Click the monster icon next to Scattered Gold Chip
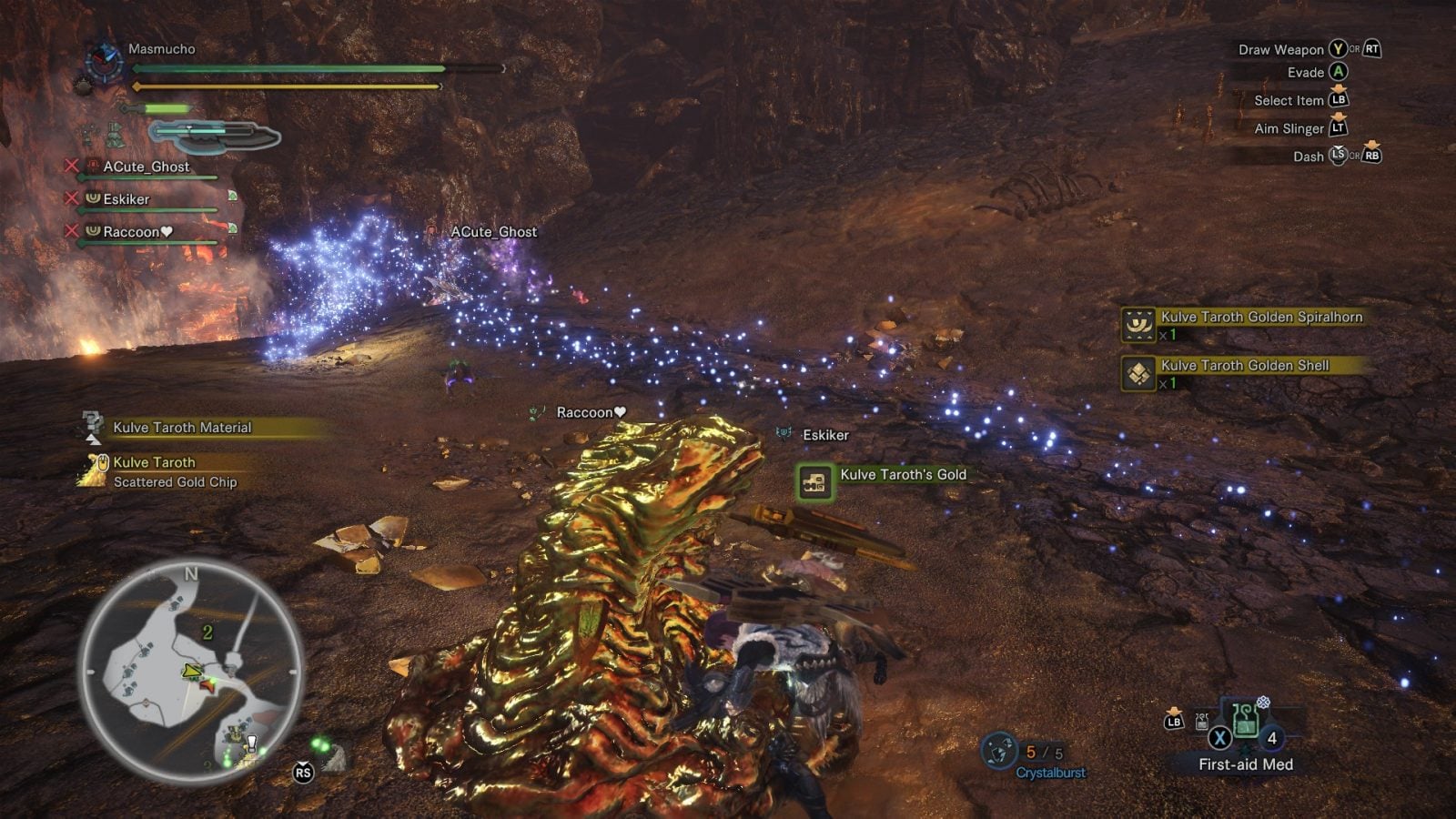The width and height of the screenshot is (1456, 819). click(x=94, y=466)
